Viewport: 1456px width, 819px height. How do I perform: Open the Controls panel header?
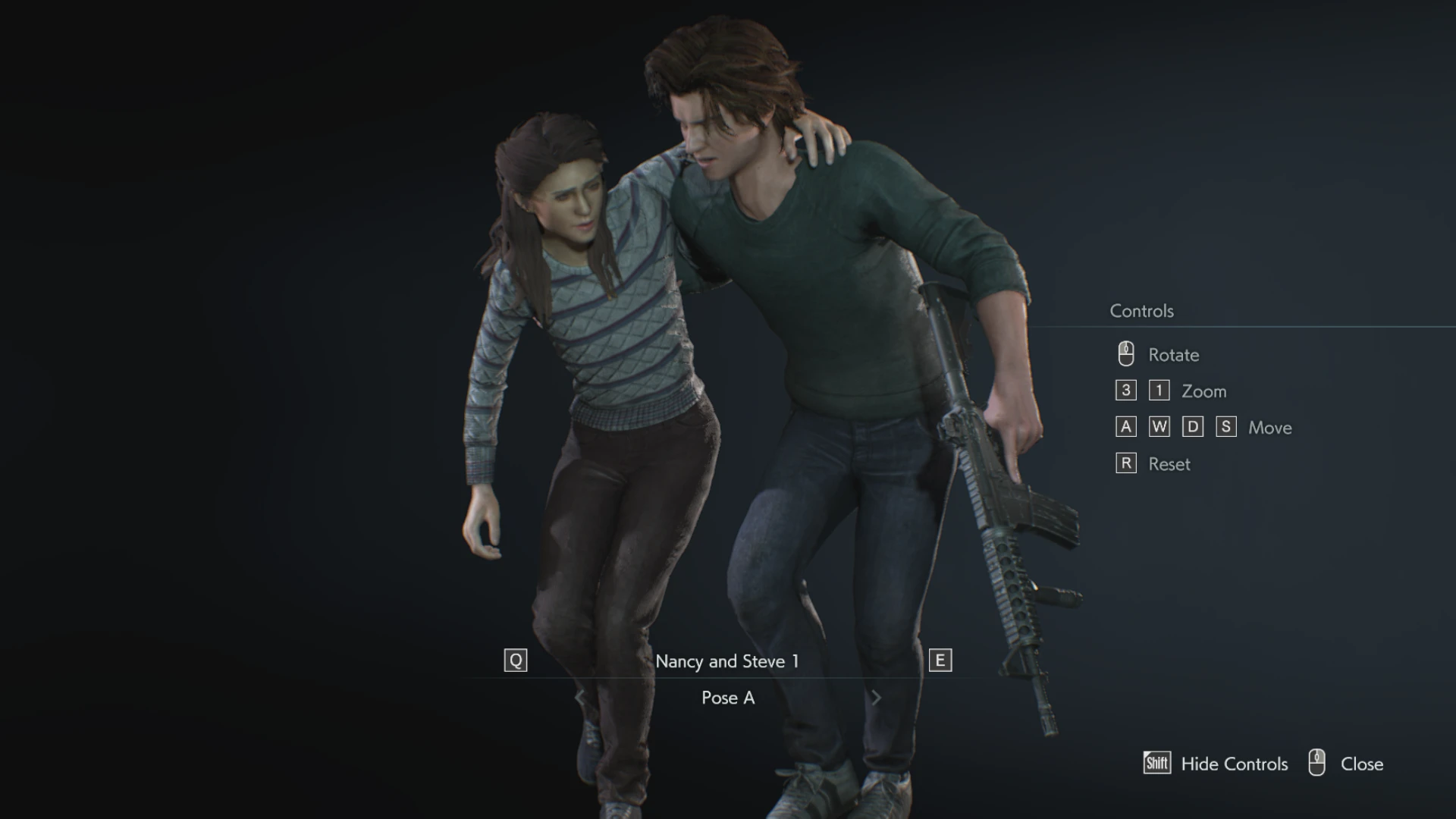[1141, 310]
